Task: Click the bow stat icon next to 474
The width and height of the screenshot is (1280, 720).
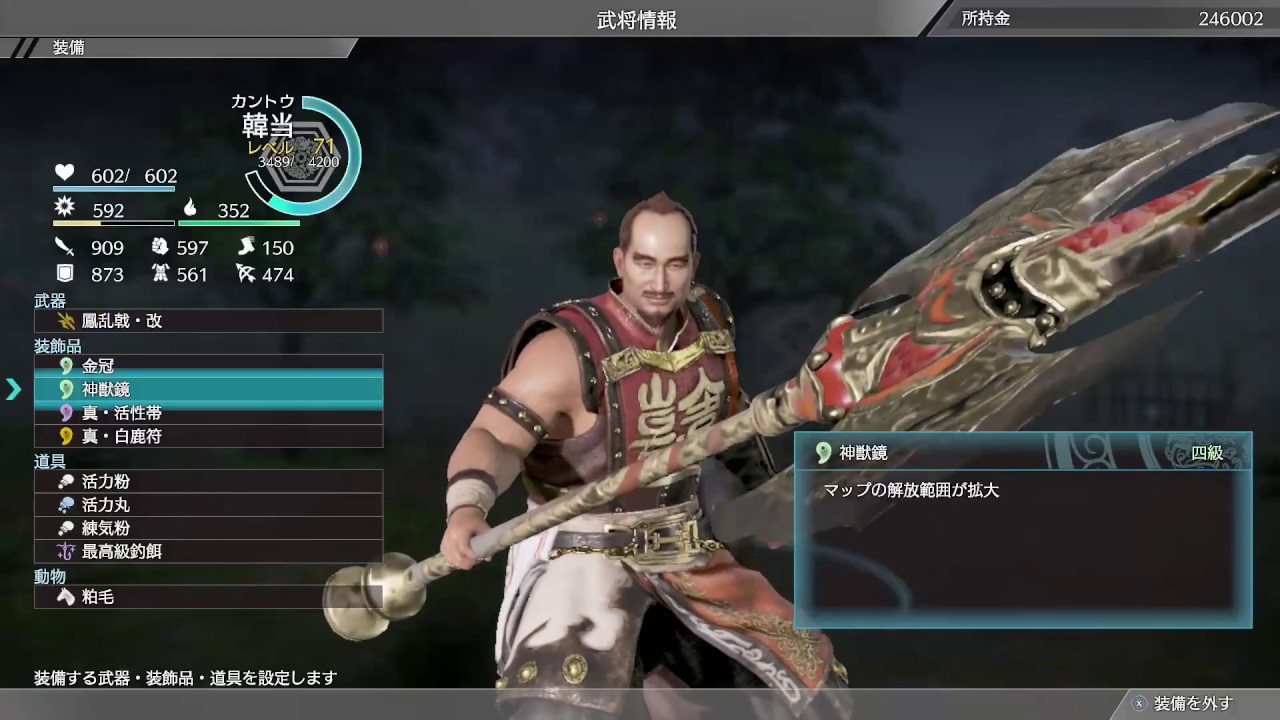Action: (246, 273)
